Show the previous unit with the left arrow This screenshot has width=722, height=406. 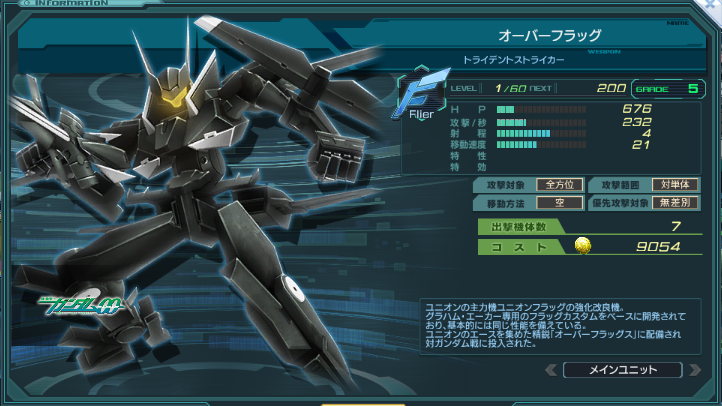(x=551, y=370)
